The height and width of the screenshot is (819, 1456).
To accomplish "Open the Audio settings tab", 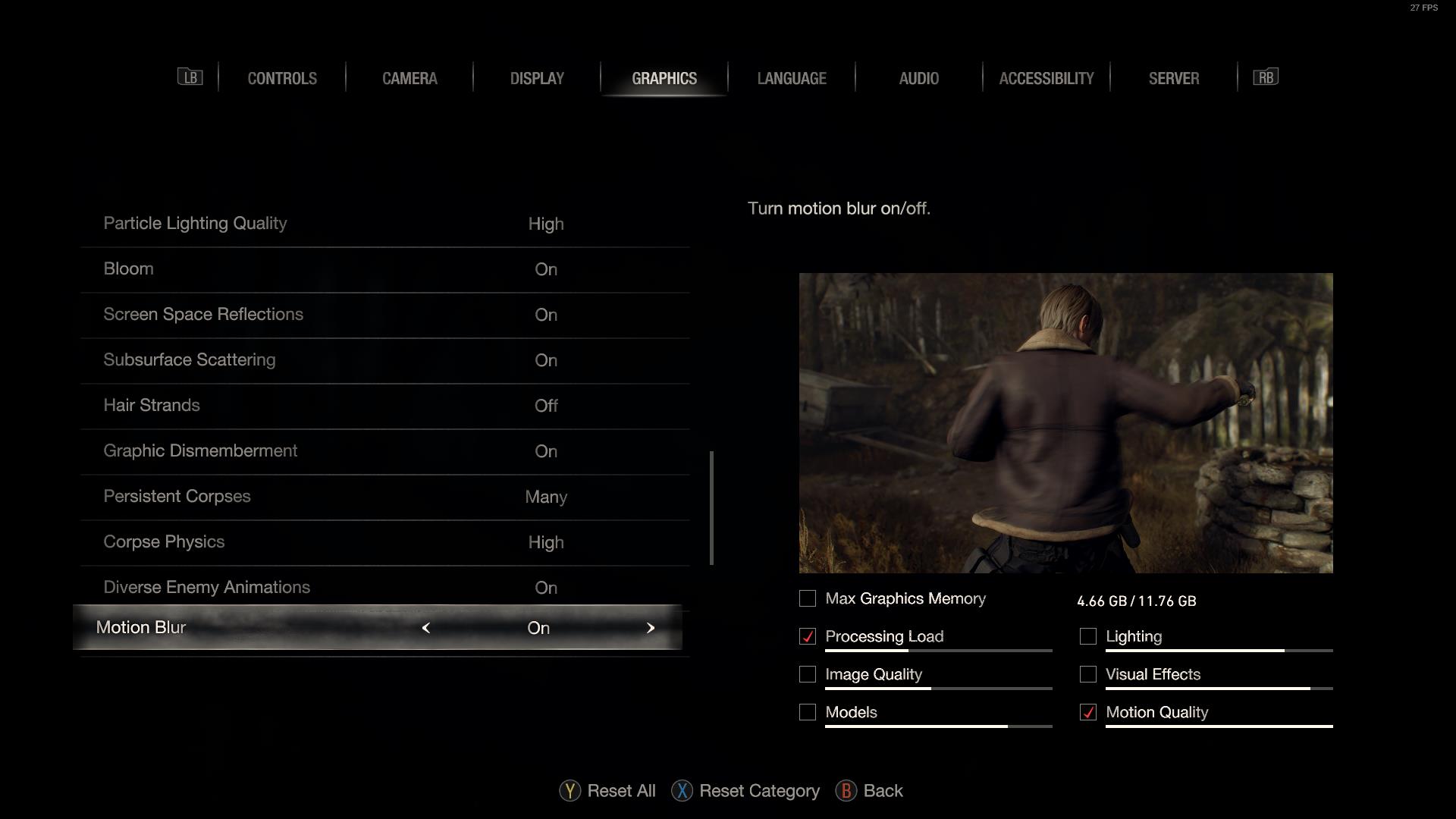I will pyautogui.click(x=918, y=78).
